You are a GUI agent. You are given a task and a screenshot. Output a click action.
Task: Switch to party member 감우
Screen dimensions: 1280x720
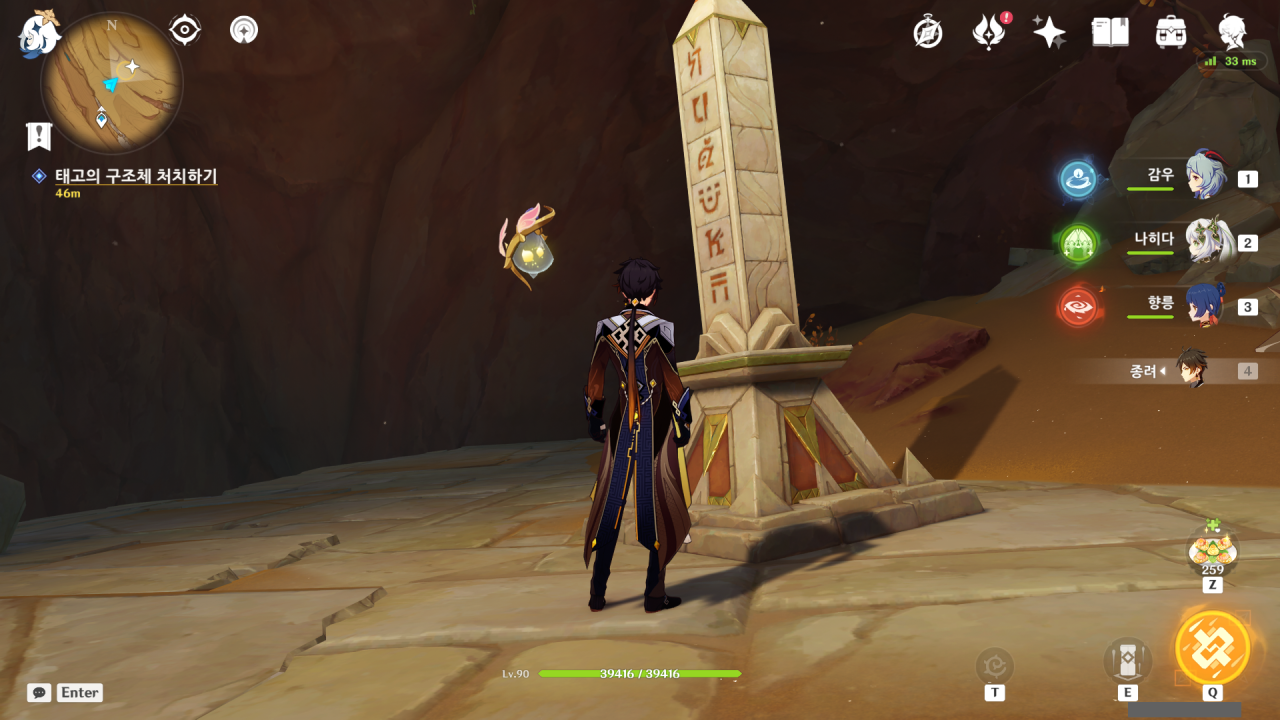click(x=1205, y=177)
